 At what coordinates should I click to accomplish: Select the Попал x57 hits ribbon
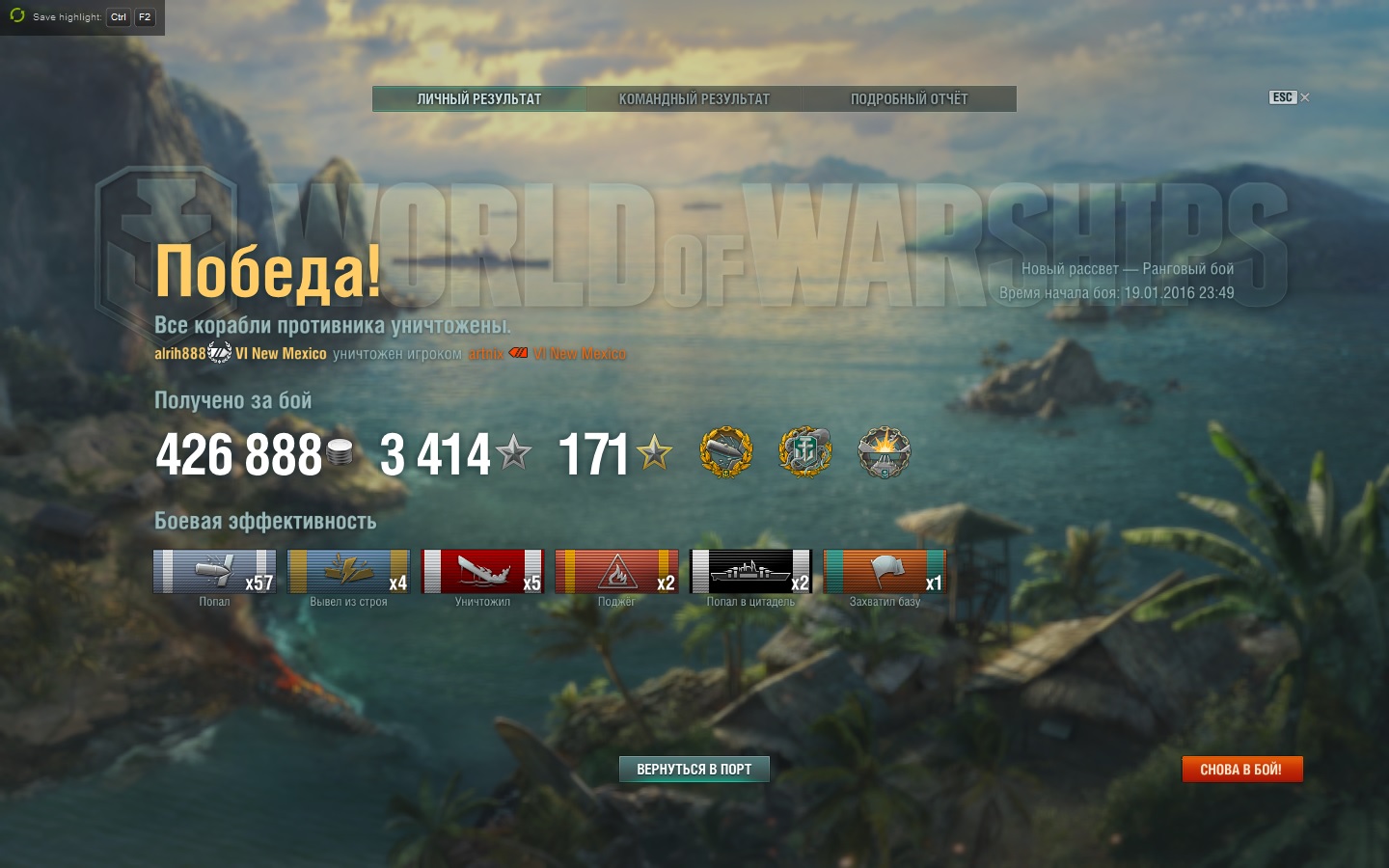point(214,571)
